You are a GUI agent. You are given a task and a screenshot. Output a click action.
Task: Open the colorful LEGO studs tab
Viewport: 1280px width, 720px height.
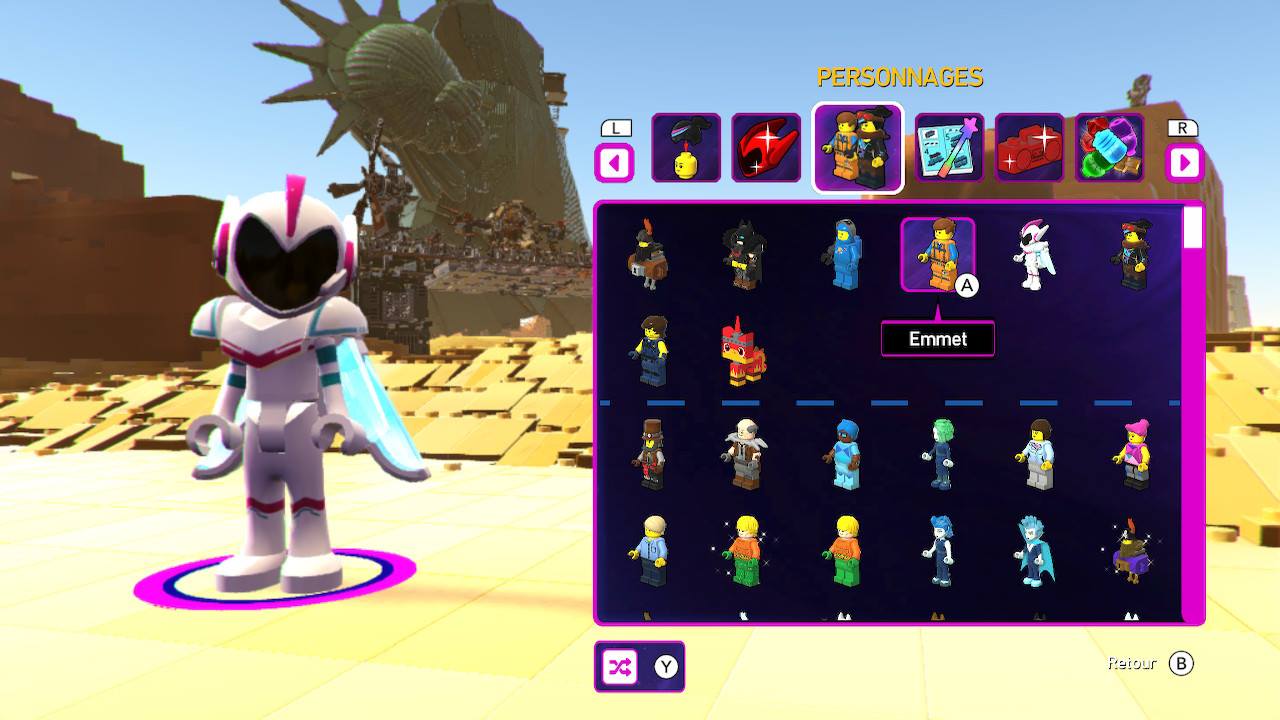tap(1109, 148)
